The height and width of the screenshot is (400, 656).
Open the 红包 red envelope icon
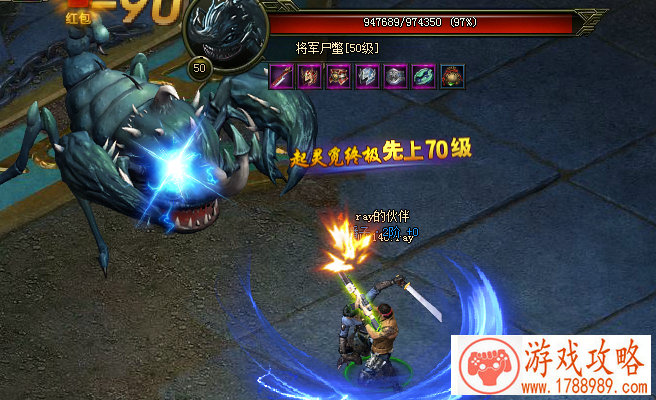pos(78,14)
